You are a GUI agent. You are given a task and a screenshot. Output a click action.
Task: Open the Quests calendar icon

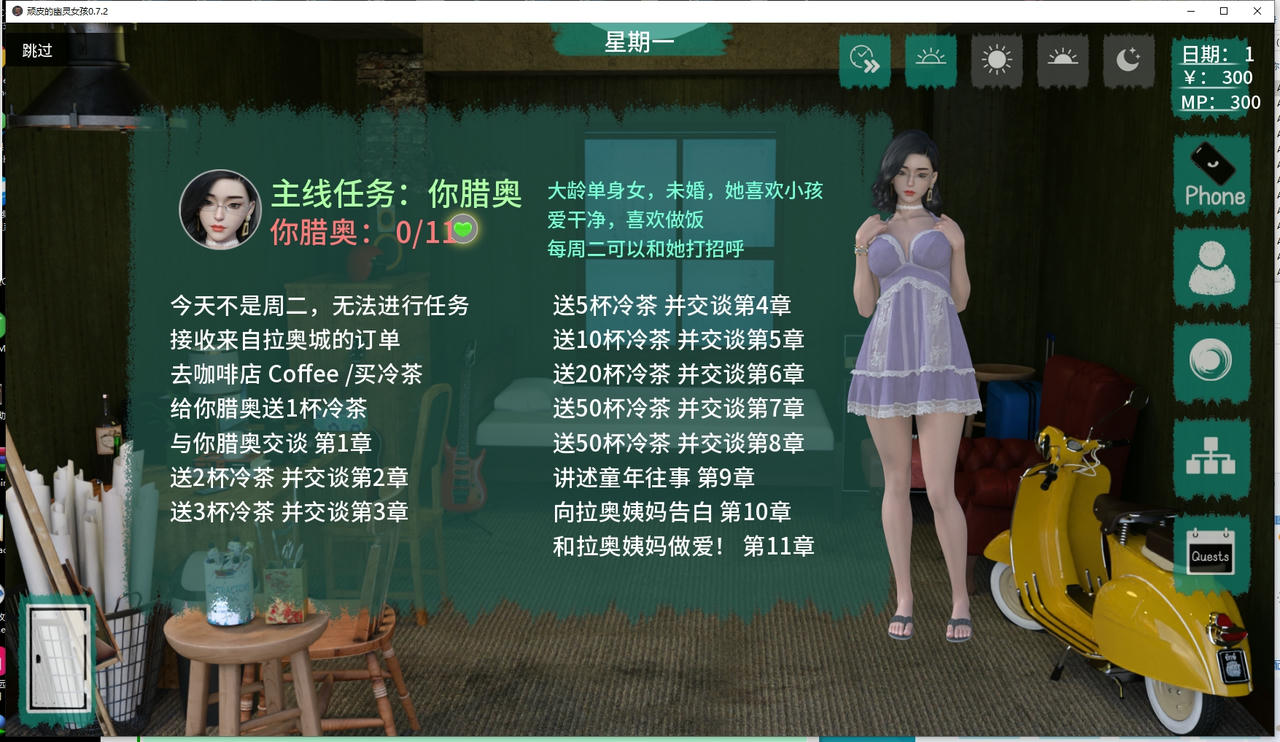1212,553
